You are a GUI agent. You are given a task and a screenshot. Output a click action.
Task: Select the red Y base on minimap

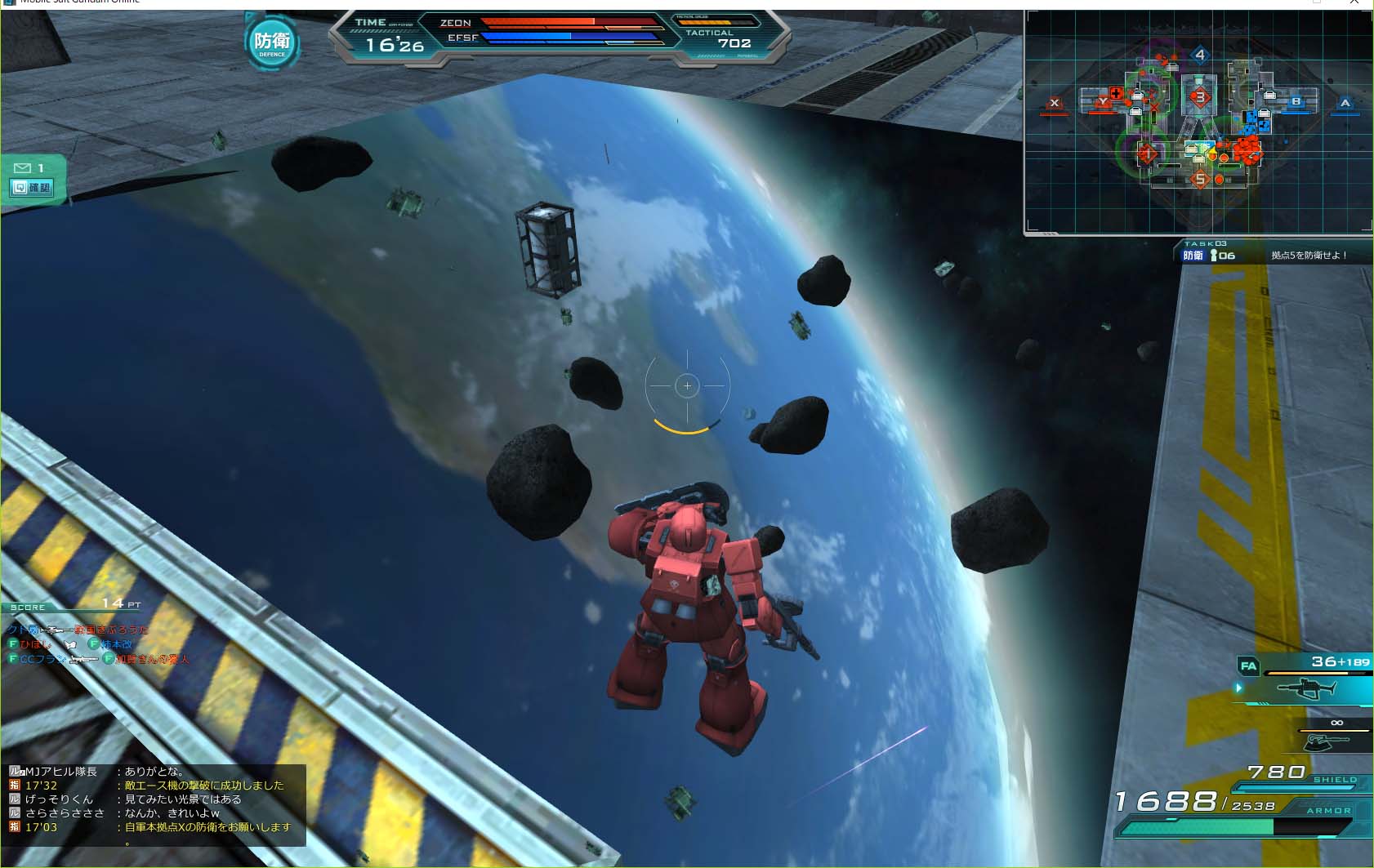click(x=1102, y=101)
